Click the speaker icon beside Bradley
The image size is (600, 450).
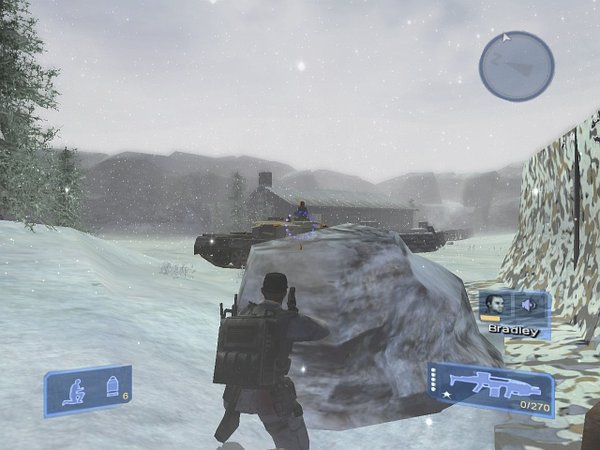coord(528,304)
